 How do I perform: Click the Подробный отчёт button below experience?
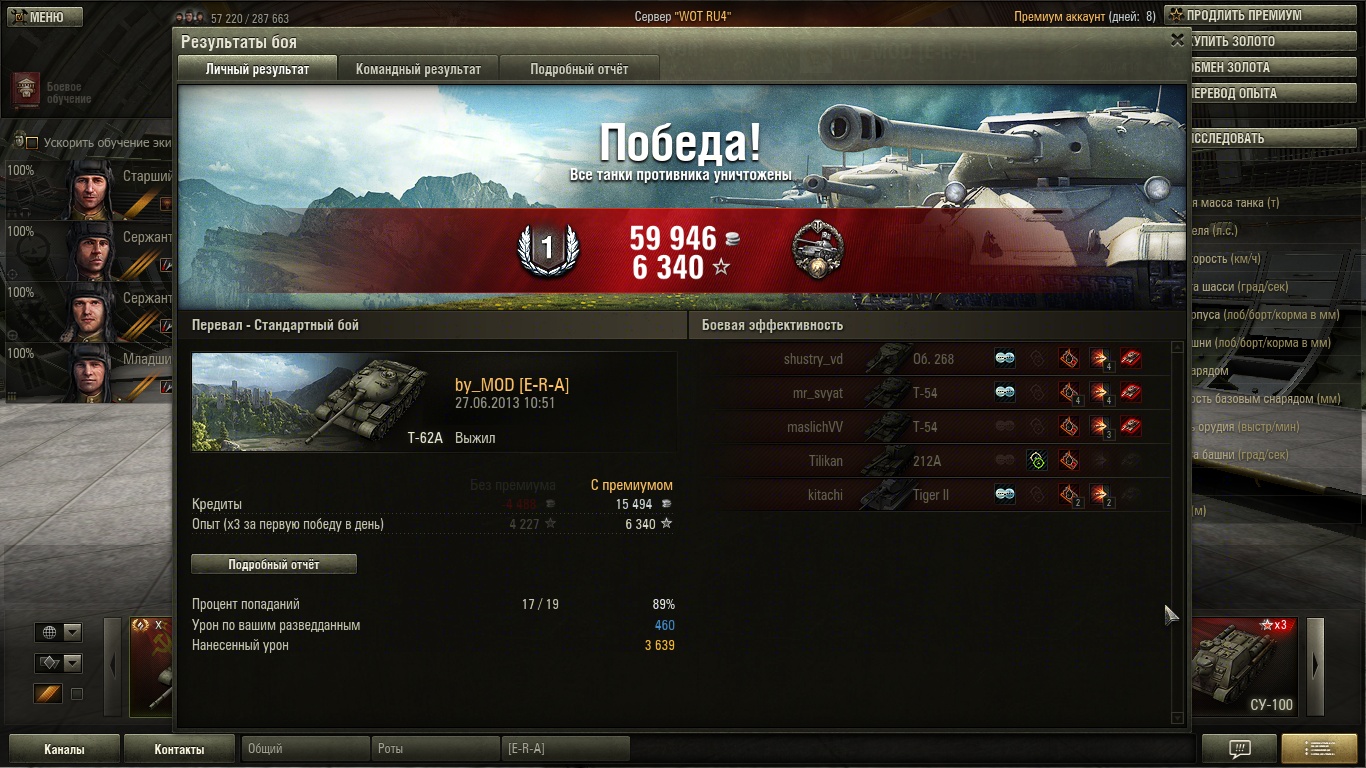point(273,564)
